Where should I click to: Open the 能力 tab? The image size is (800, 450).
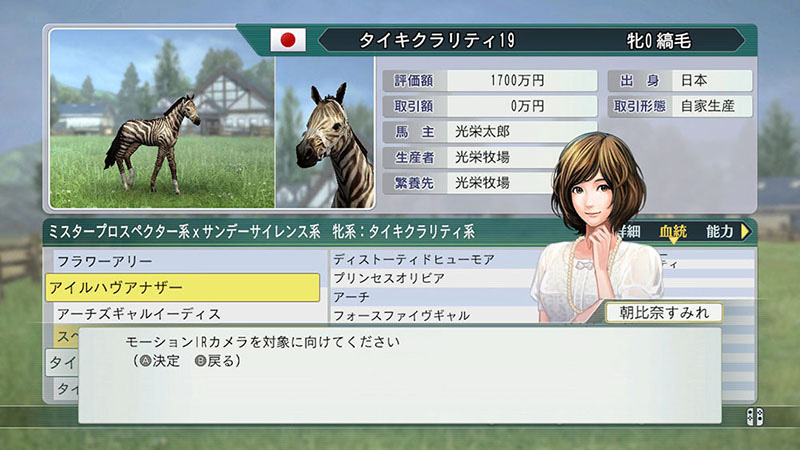[x=718, y=231]
